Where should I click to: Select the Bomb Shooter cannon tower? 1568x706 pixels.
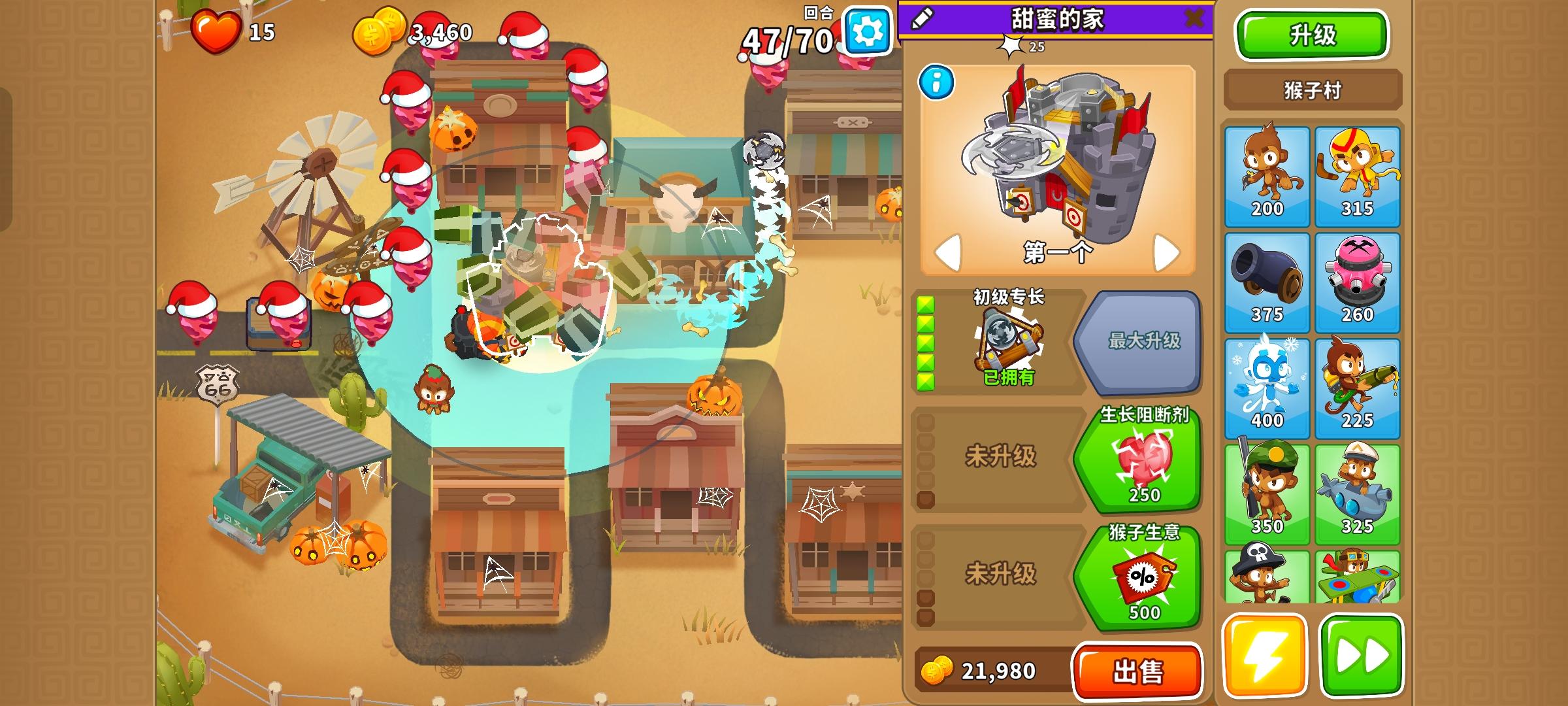pos(1266,275)
